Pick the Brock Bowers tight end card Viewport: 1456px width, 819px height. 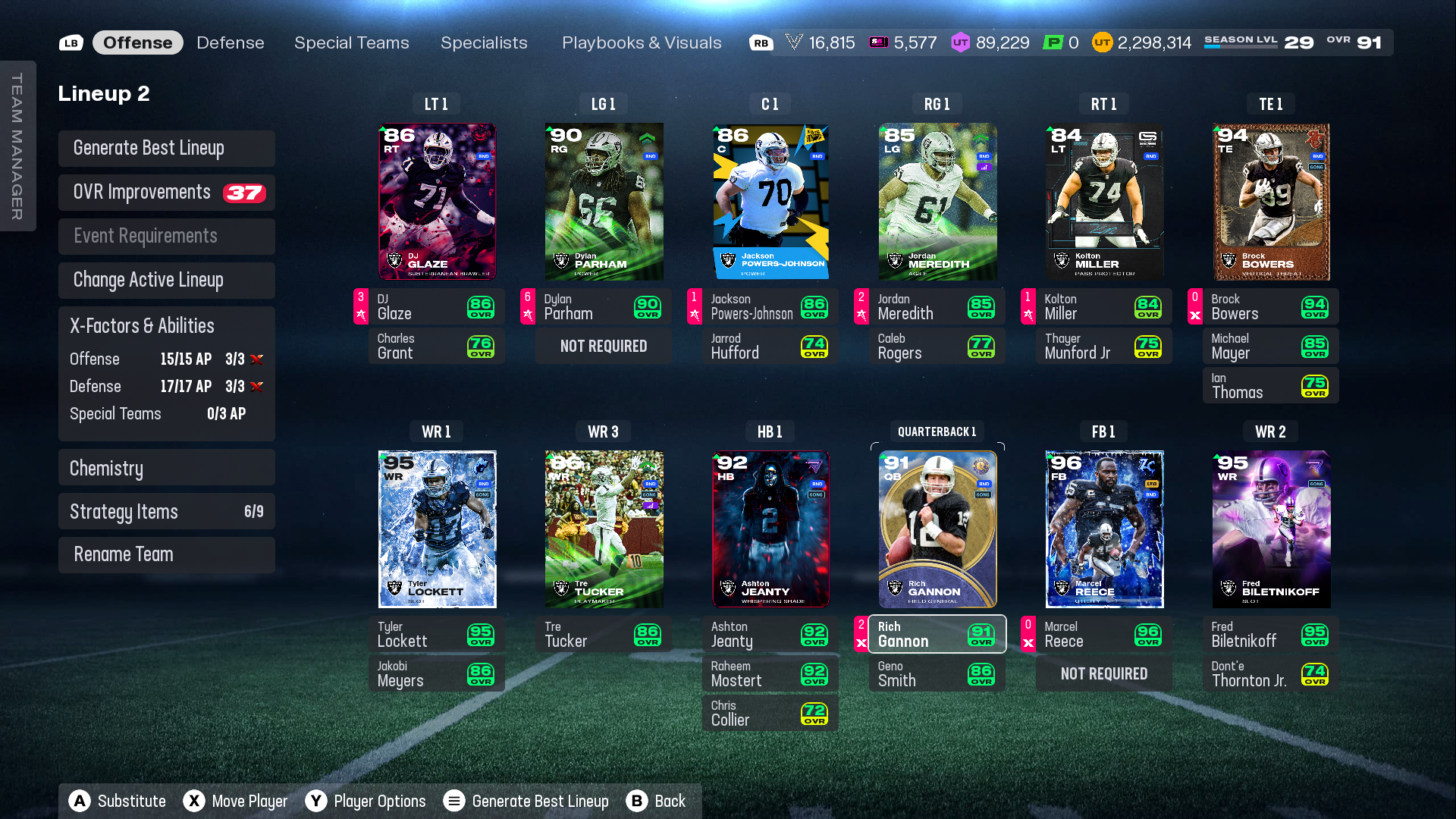click(1271, 202)
